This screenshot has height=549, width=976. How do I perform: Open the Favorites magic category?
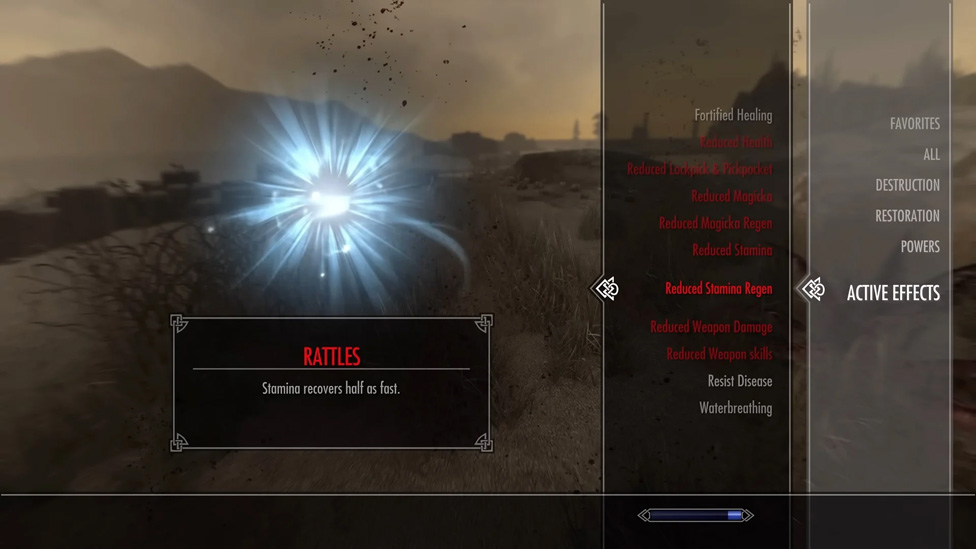pos(914,124)
